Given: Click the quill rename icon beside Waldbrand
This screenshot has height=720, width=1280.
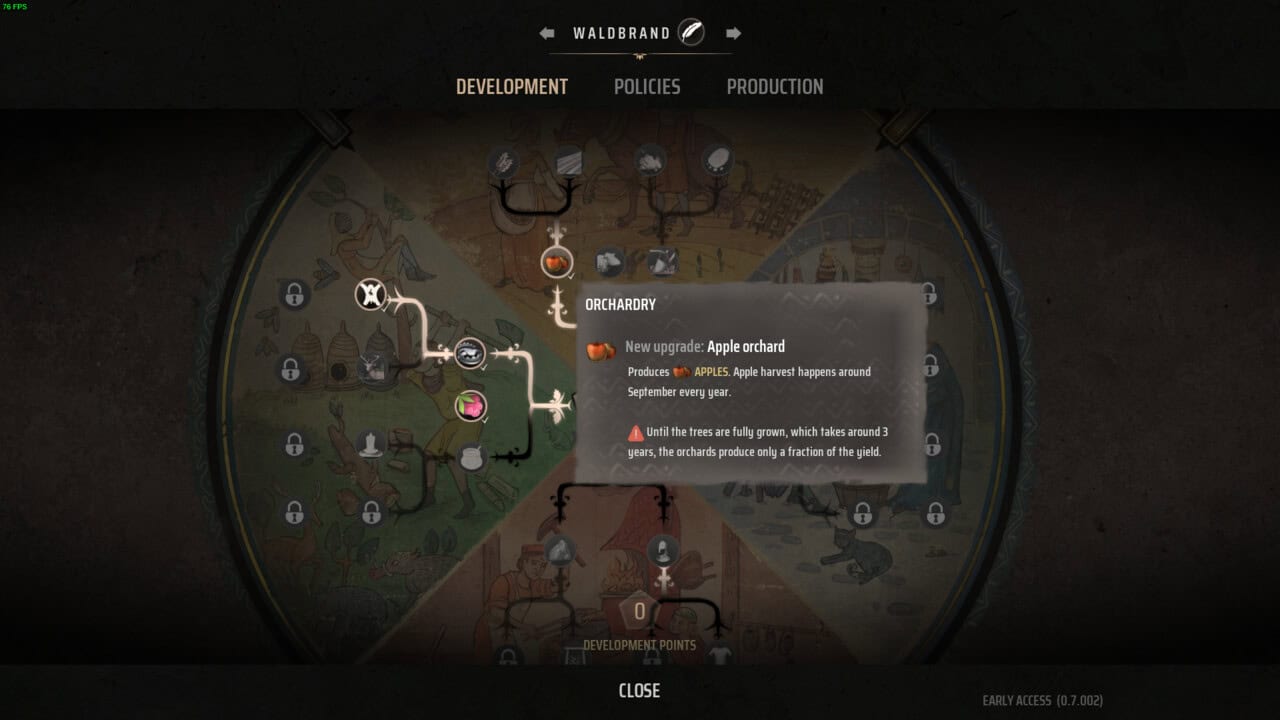Looking at the screenshot, I should point(691,33).
